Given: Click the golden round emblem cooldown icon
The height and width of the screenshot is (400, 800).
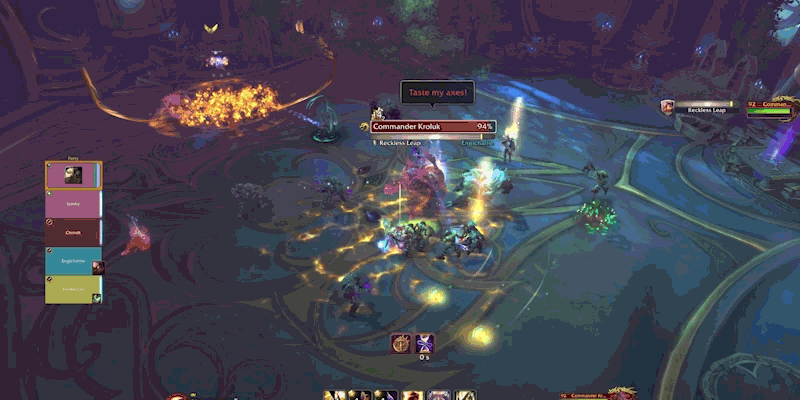Looking at the screenshot, I should click(x=402, y=343).
